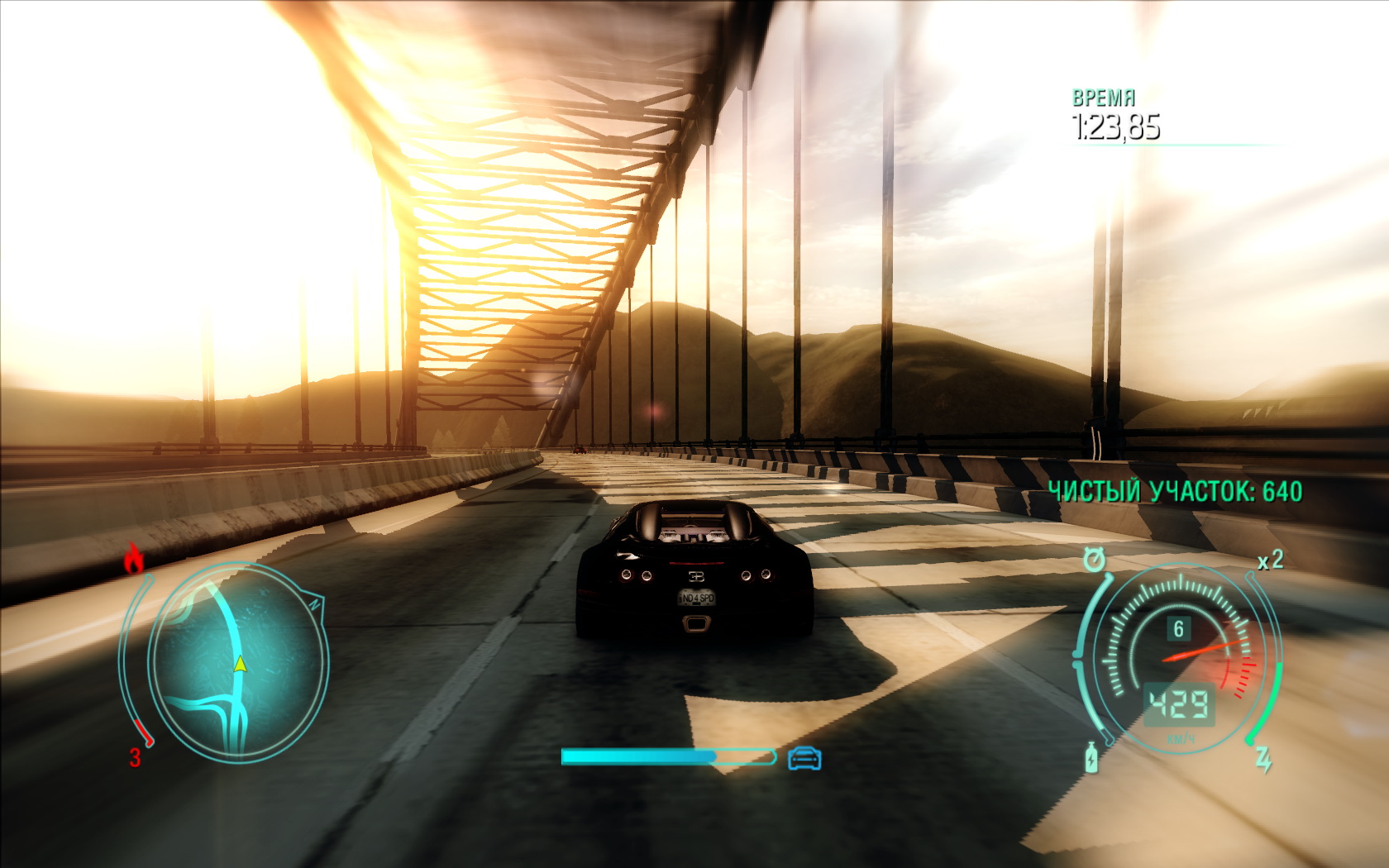Activate the nitrous bottle icon
The image size is (1389, 868).
(1091, 757)
